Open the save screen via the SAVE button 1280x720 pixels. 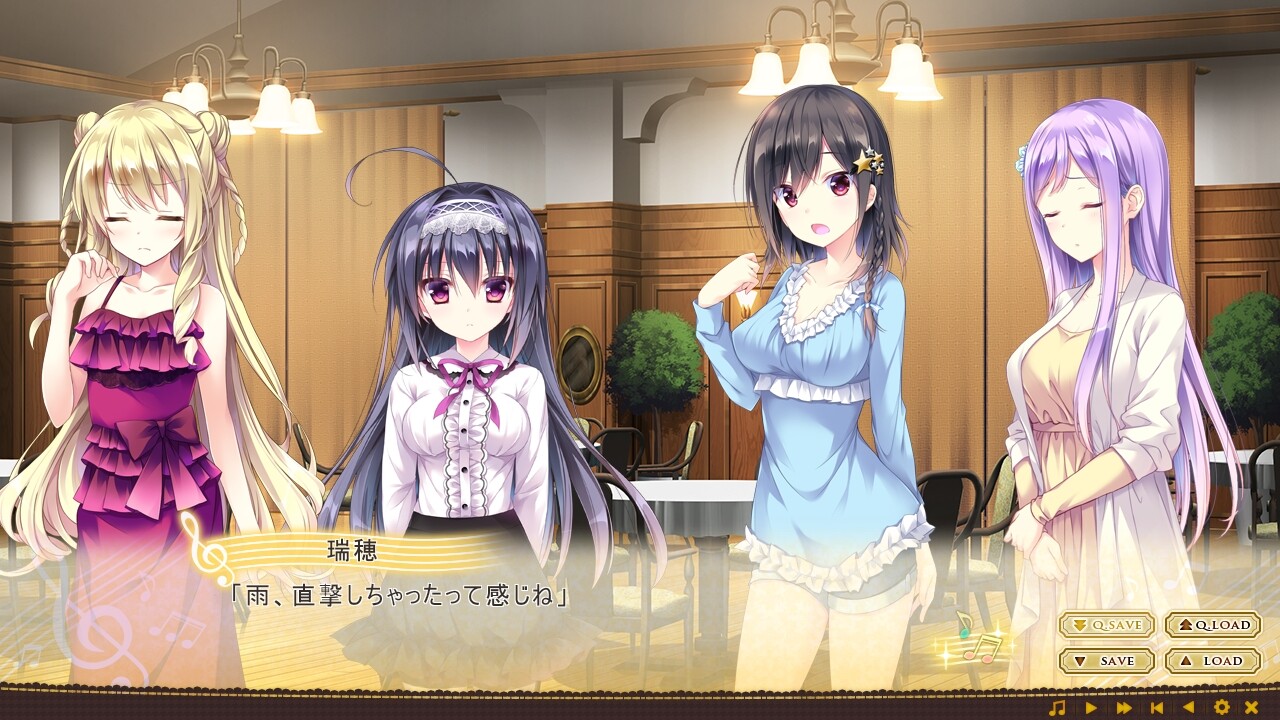(x=1108, y=660)
